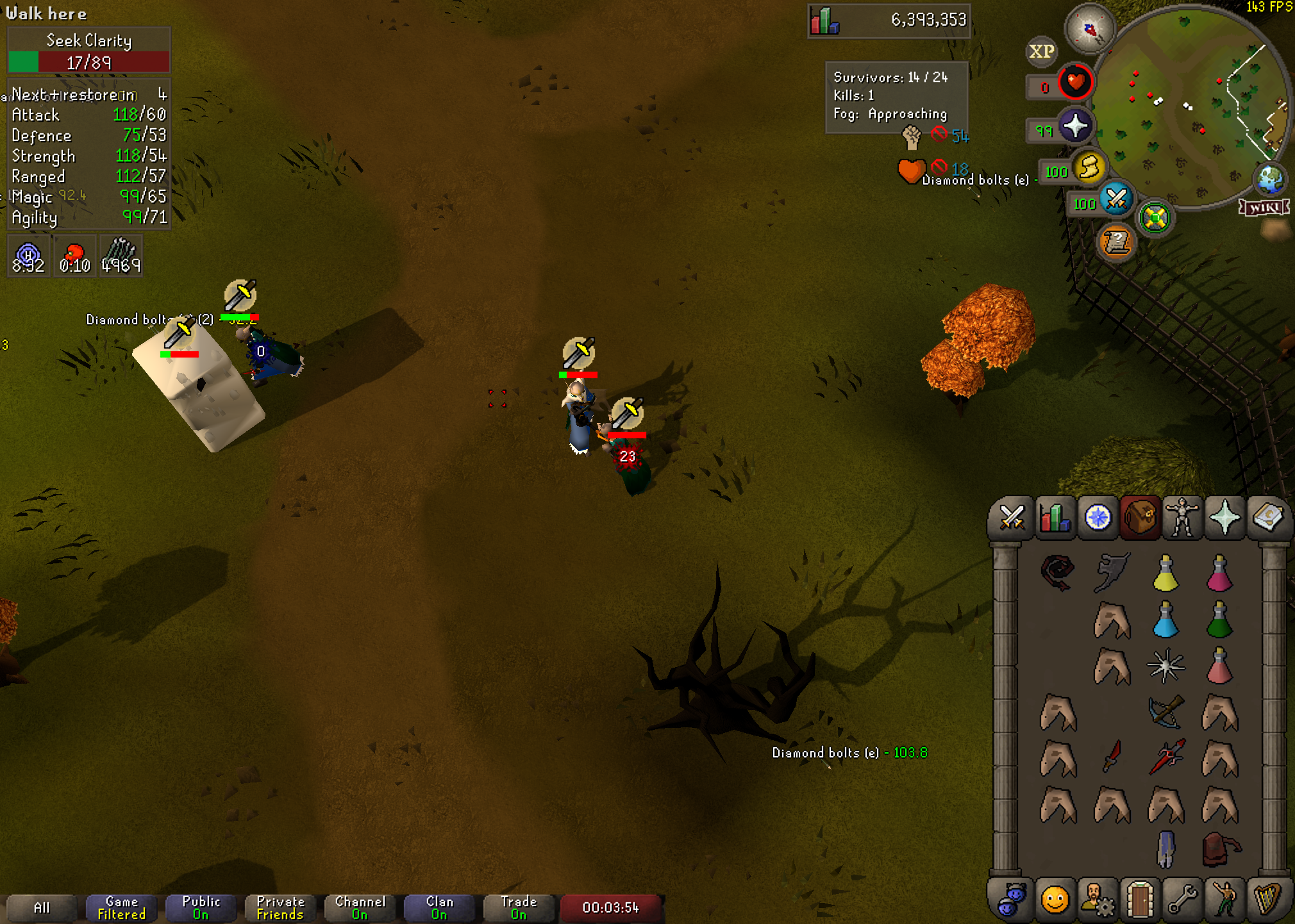Open the Worn Equipment tab
The image size is (1295, 924).
coord(1182,517)
